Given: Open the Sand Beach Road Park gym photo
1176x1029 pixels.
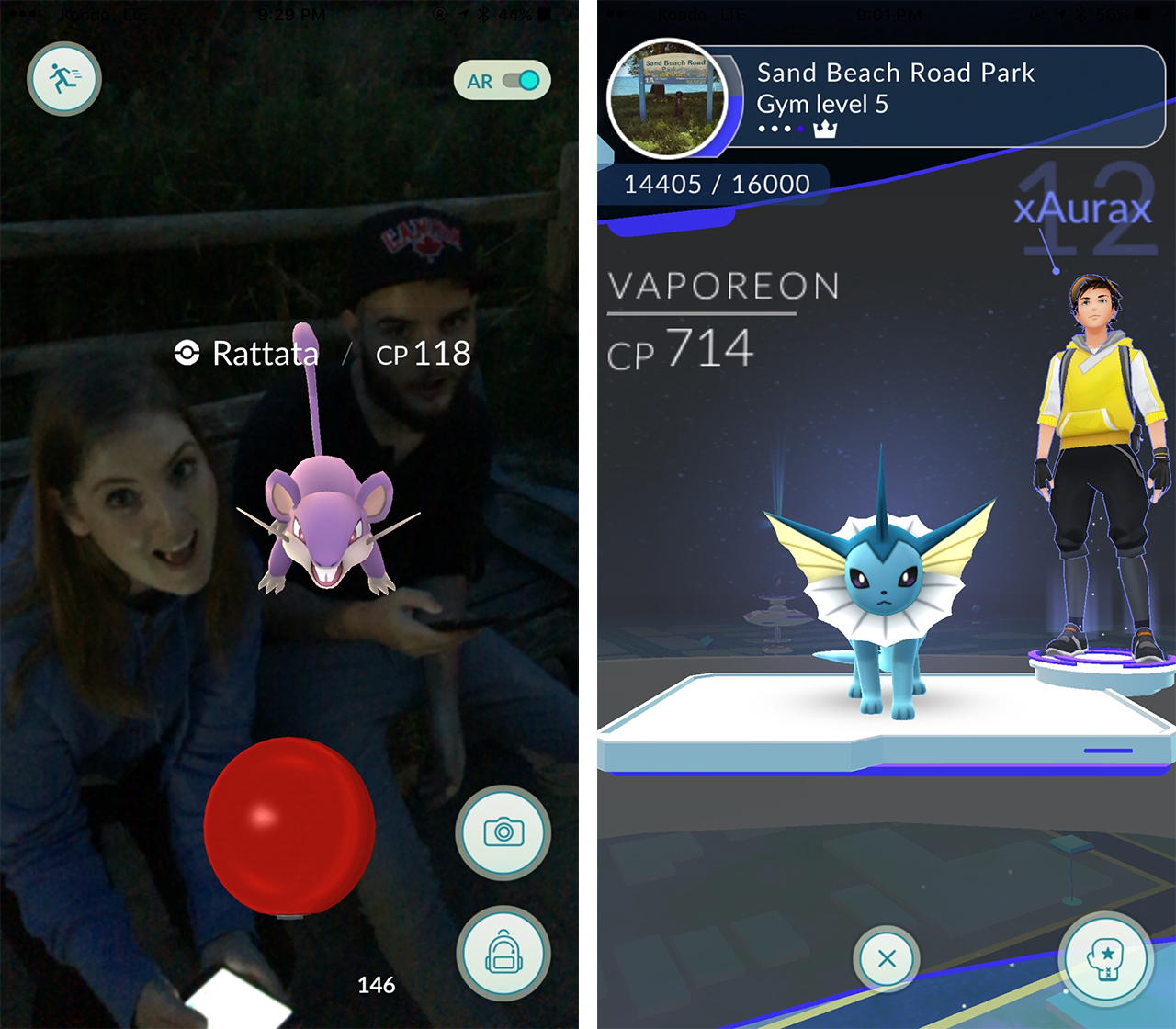Looking at the screenshot, I should [668, 99].
